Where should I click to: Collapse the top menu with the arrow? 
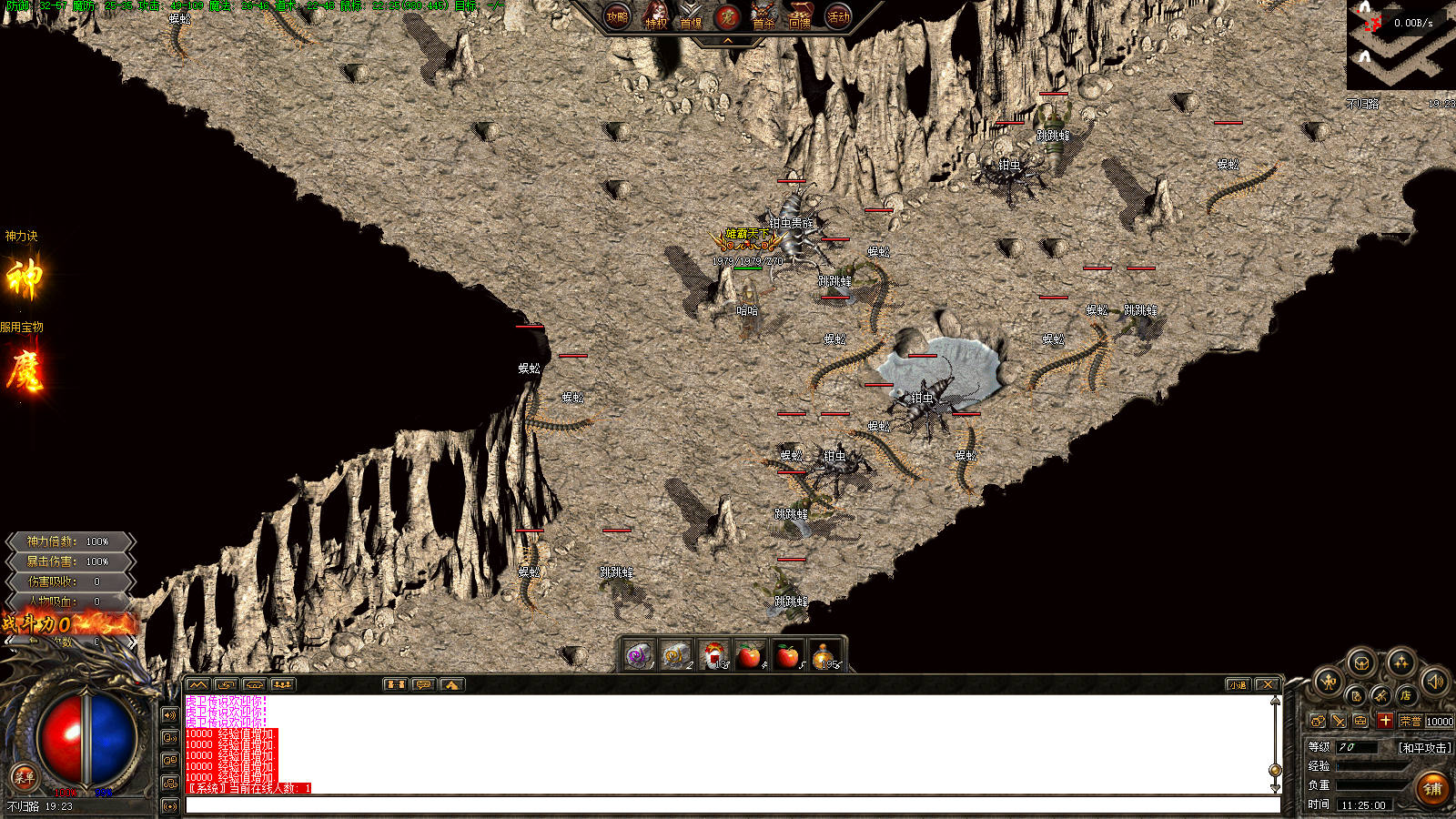click(x=727, y=41)
